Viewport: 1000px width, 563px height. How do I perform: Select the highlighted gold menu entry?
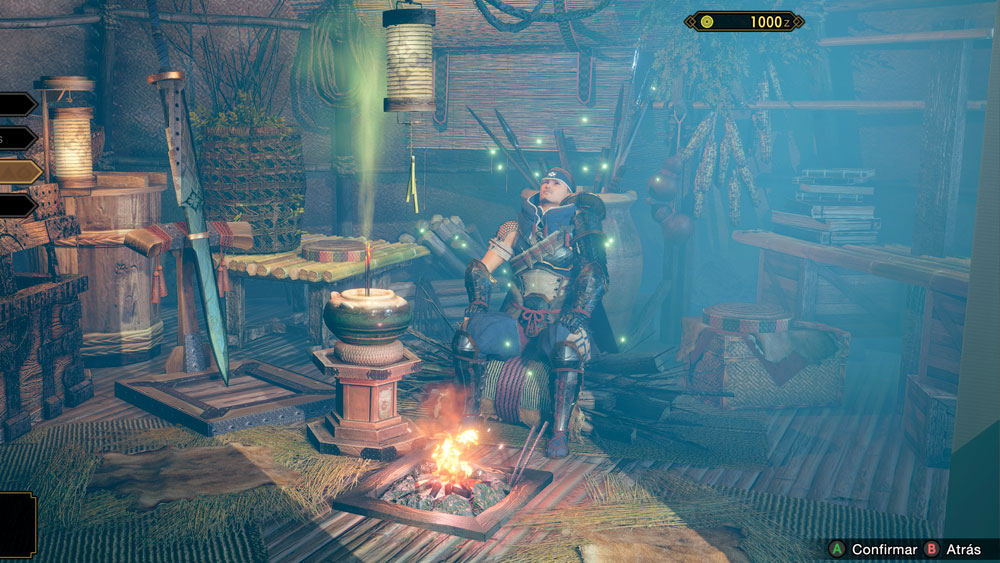[x=18, y=172]
